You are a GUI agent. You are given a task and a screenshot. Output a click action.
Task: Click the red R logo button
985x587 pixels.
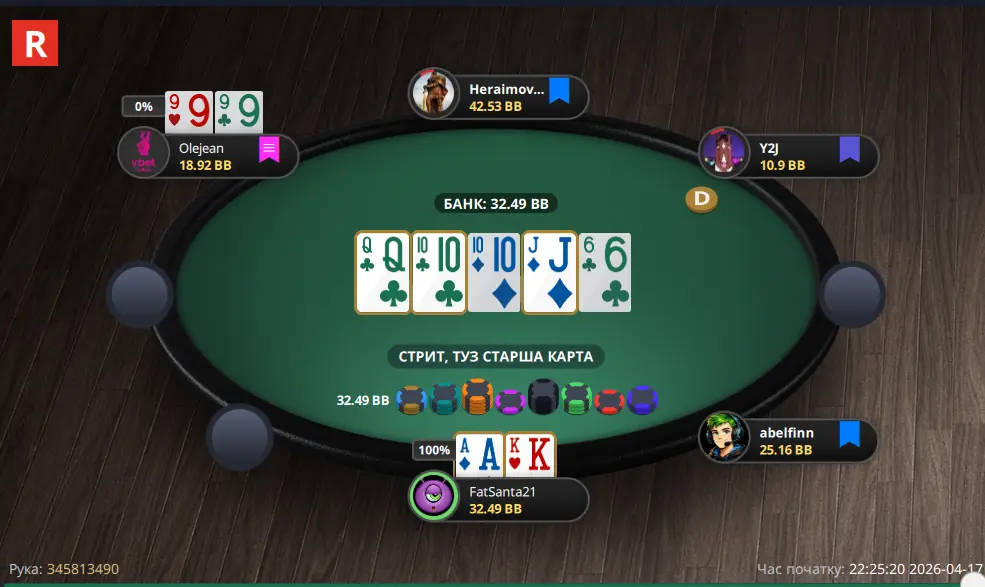(35, 43)
